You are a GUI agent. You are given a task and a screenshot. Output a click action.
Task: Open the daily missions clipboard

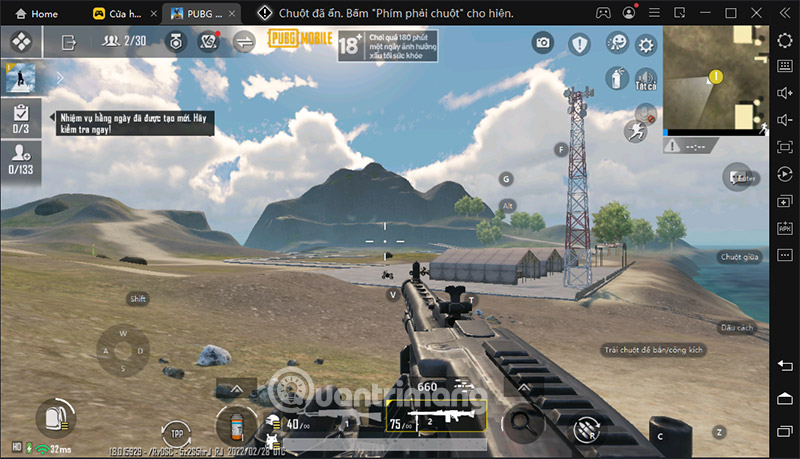click(x=20, y=117)
